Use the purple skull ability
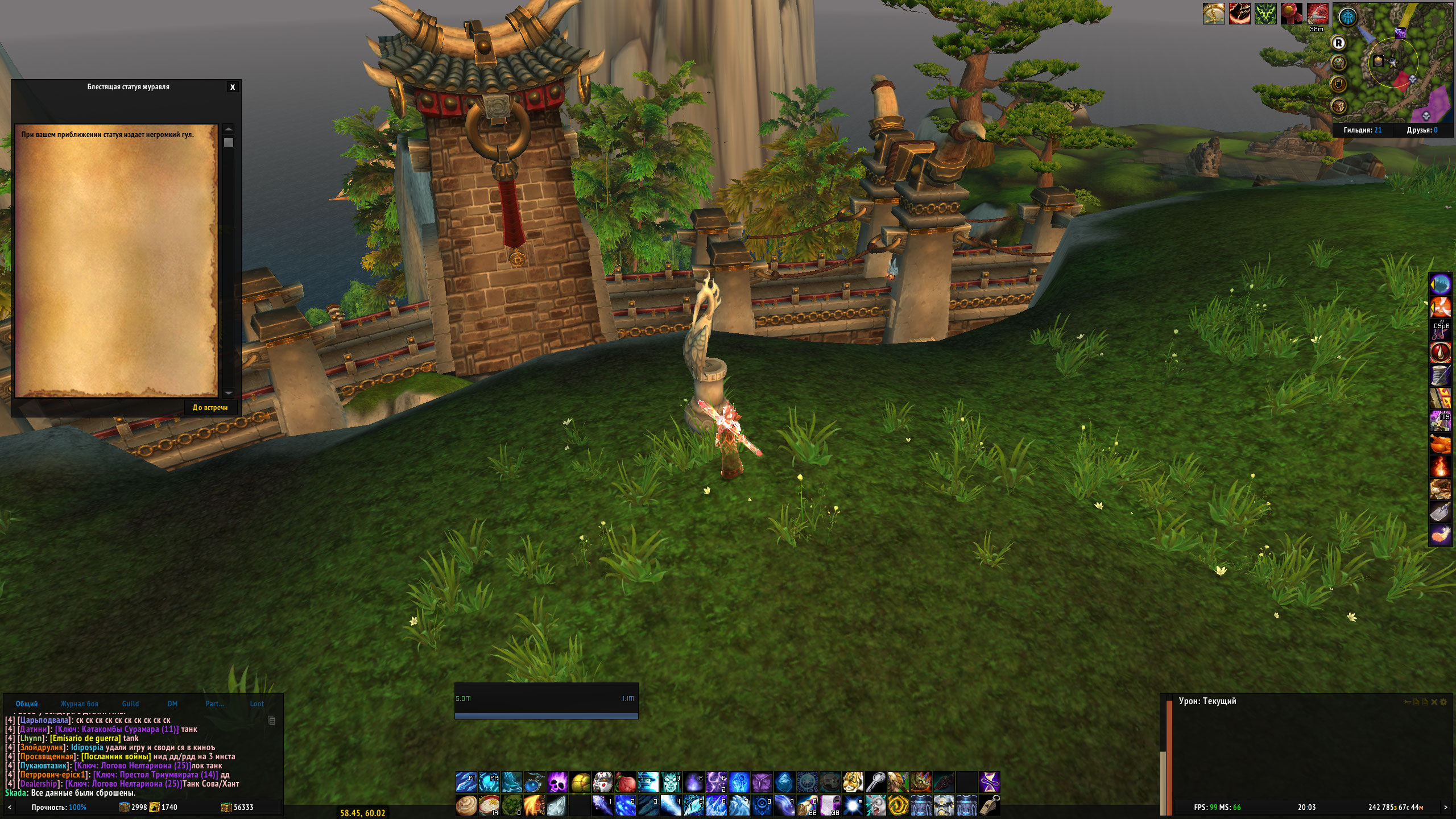Screen dimensions: 1456x819 click(x=557, y=783)
